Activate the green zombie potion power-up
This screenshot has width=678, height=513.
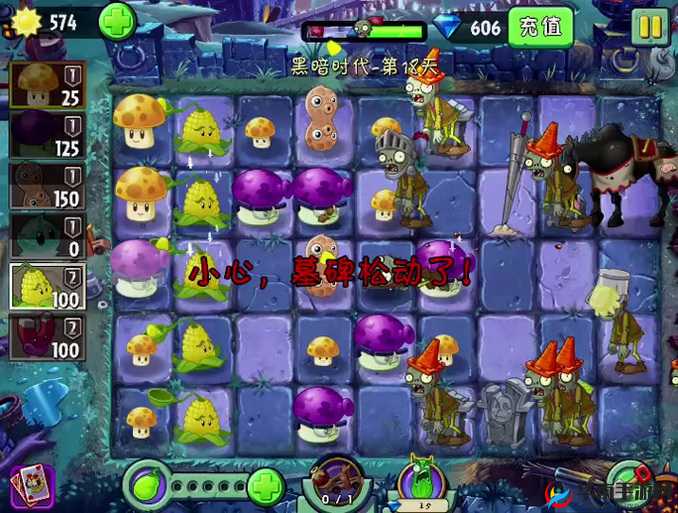pos(420,484)
